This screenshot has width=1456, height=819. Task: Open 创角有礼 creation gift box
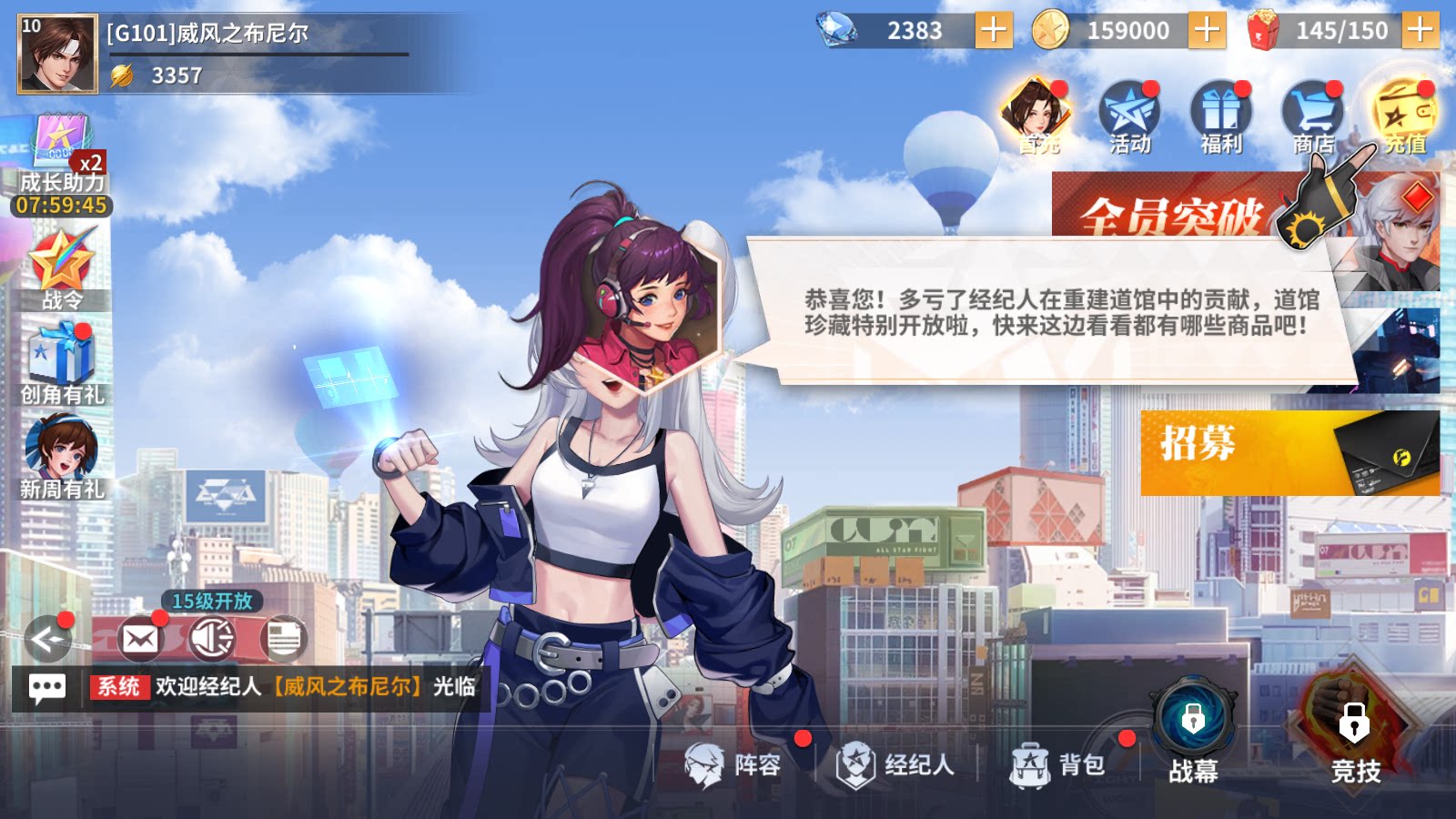pyautogui.click(x=61, y=362)
